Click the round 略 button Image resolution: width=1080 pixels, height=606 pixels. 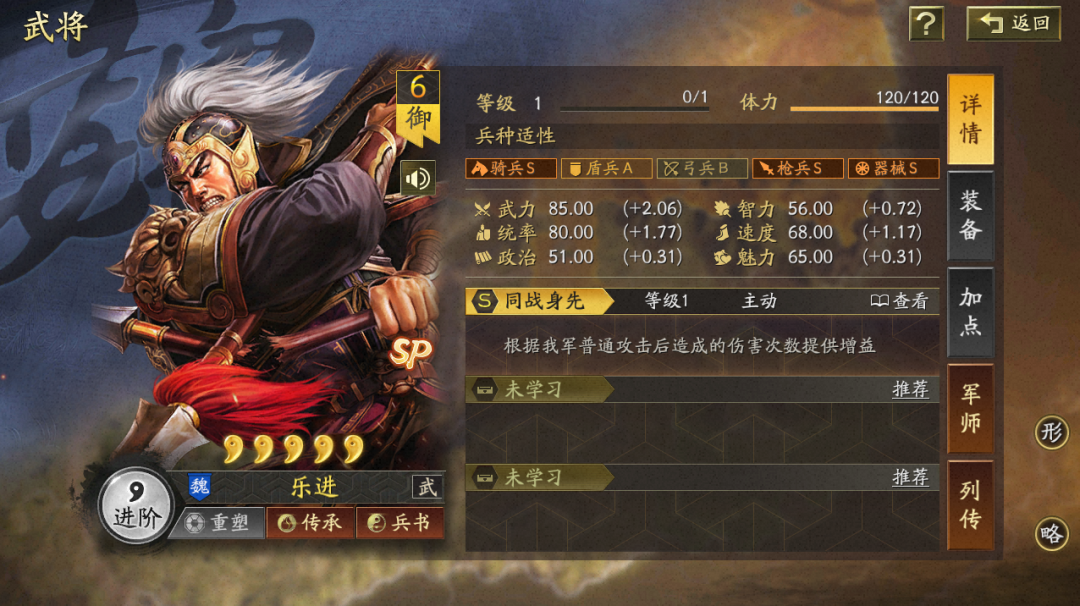tap(1051, 534)
